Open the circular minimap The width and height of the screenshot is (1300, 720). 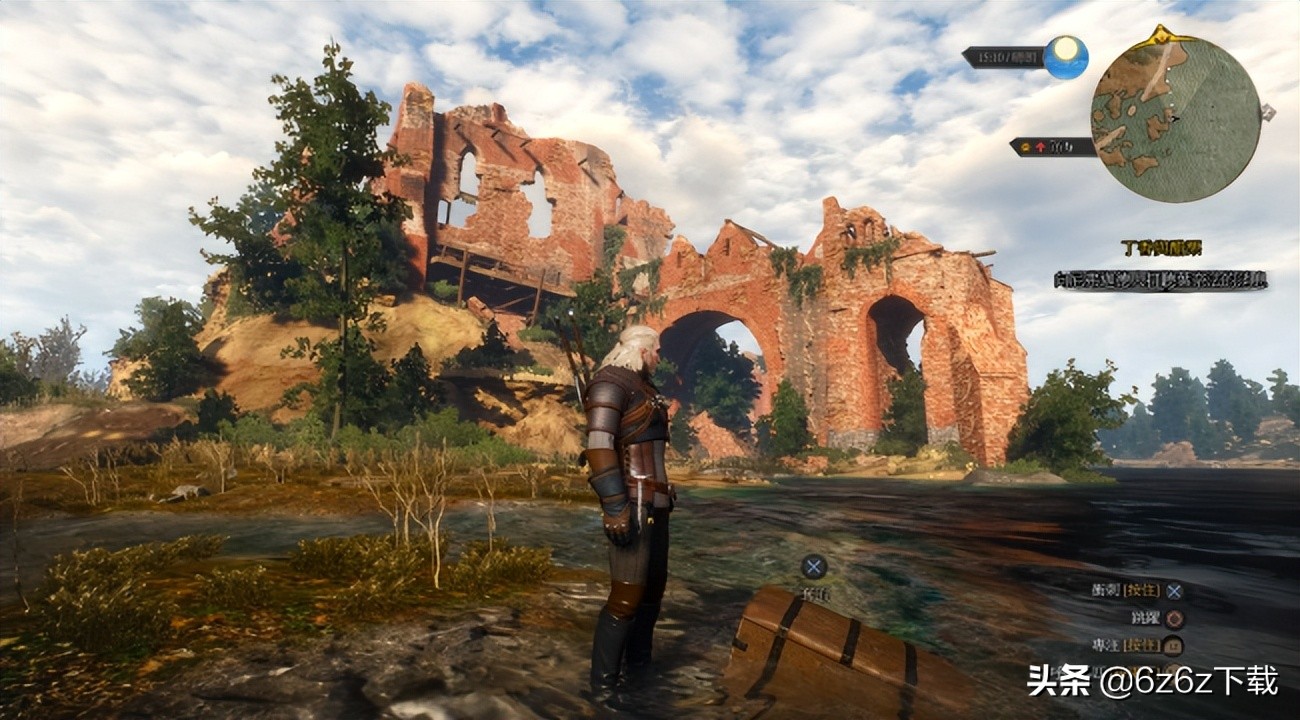coord(1175,119)
